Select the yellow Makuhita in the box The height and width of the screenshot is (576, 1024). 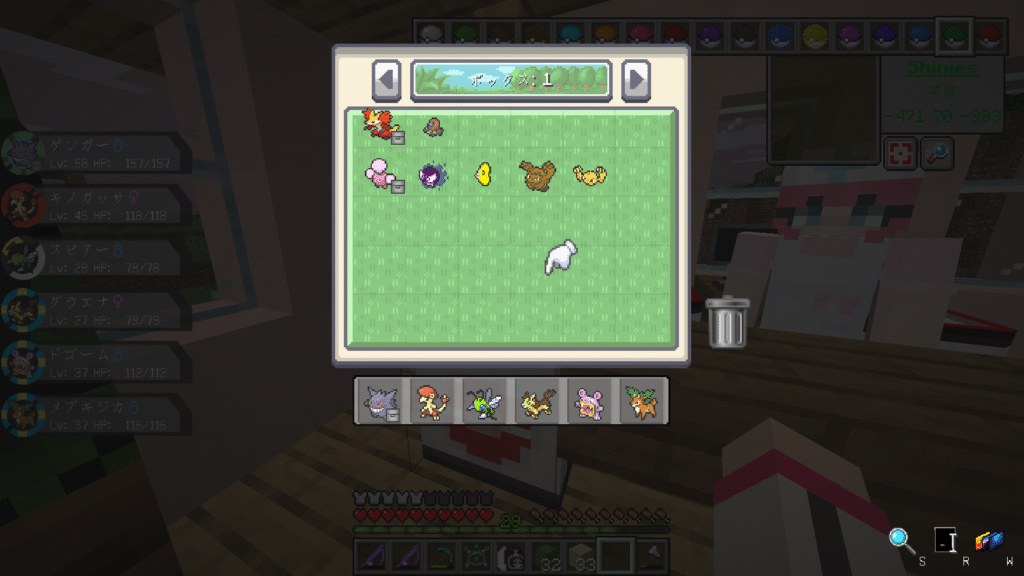coord(589,176)
